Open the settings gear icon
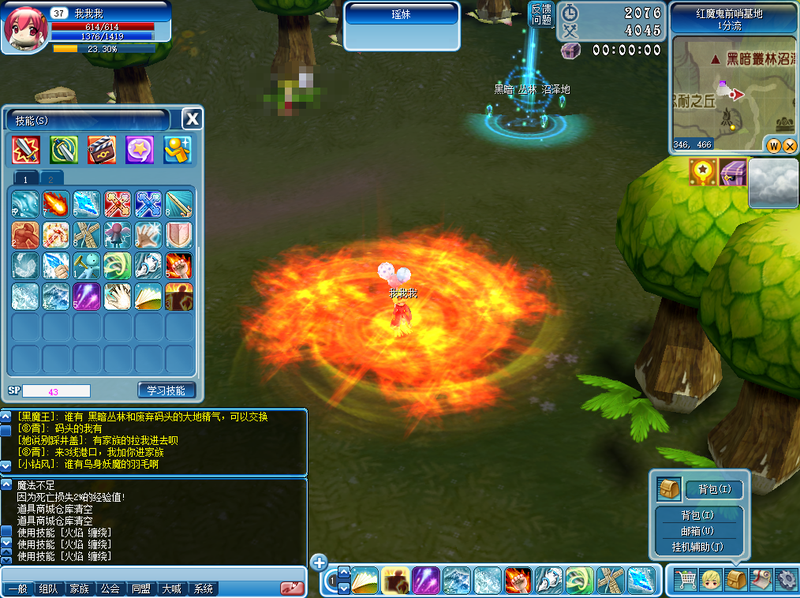800x598 pixels. click(786, 579)
